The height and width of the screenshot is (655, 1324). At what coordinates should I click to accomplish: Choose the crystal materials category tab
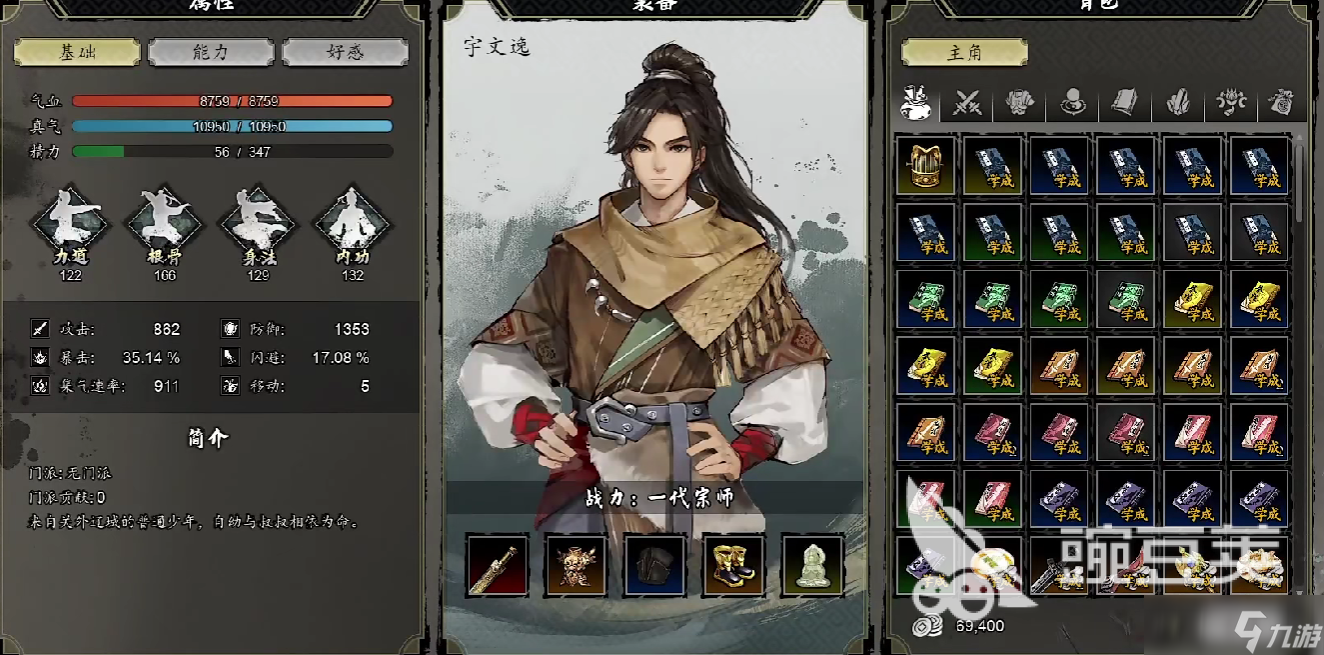click(x=1177, y=102)
